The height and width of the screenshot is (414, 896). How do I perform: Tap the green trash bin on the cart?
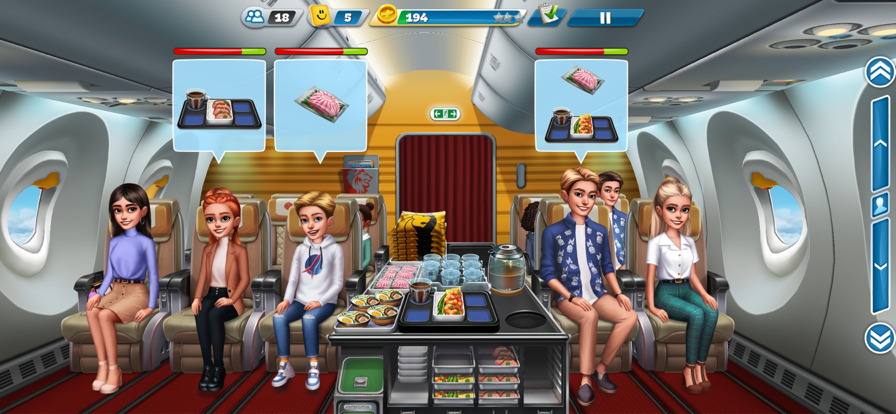coord(360,377)
